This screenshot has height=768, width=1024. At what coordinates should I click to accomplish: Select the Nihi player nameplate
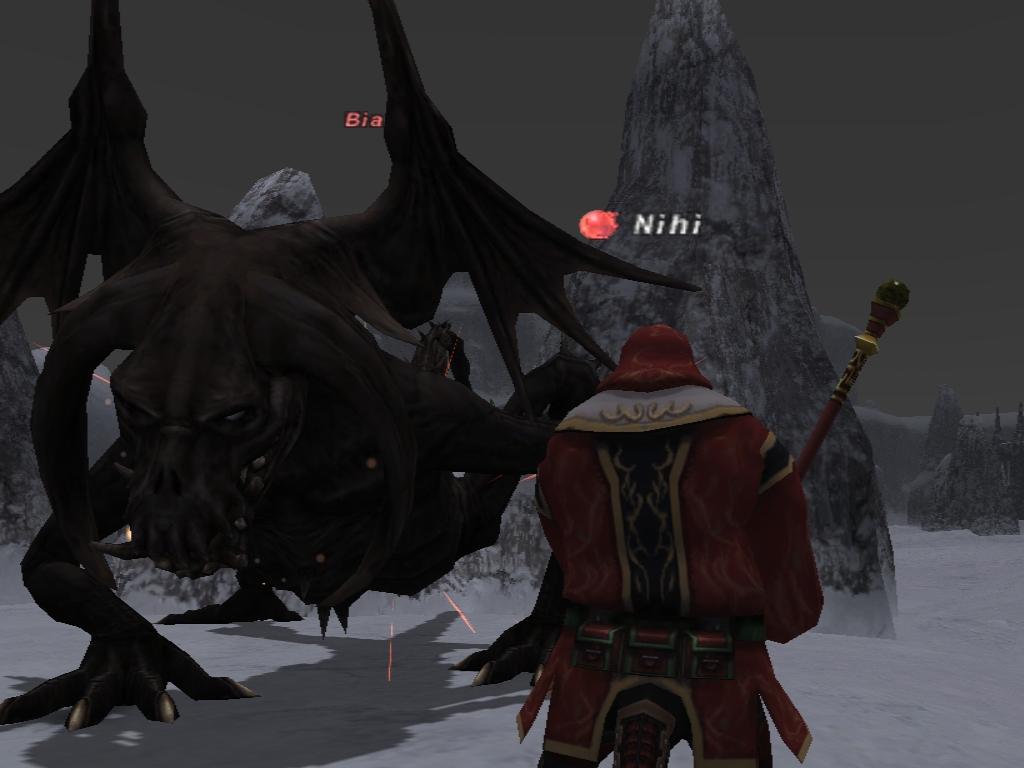pos(666,225)
